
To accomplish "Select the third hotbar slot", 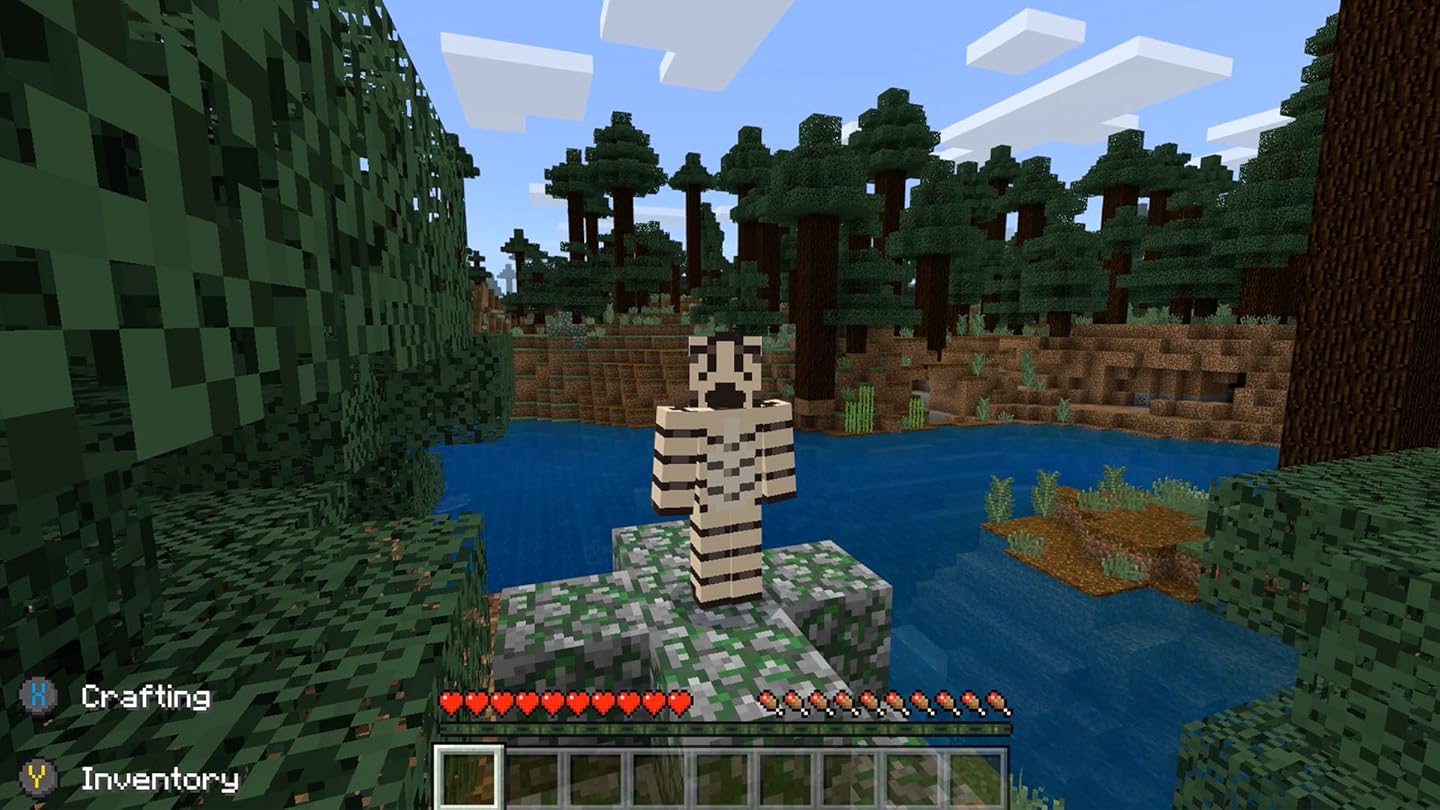I will 598,775.
